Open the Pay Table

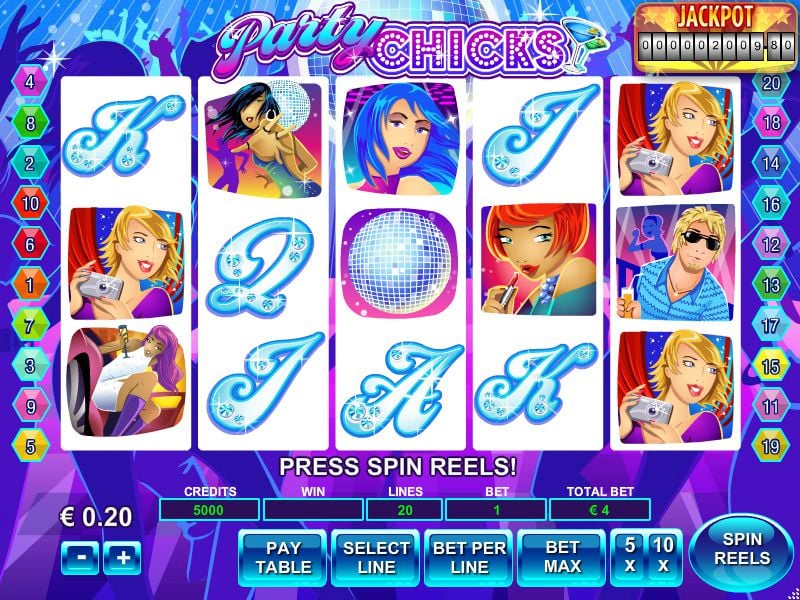[x=284, y=557]
